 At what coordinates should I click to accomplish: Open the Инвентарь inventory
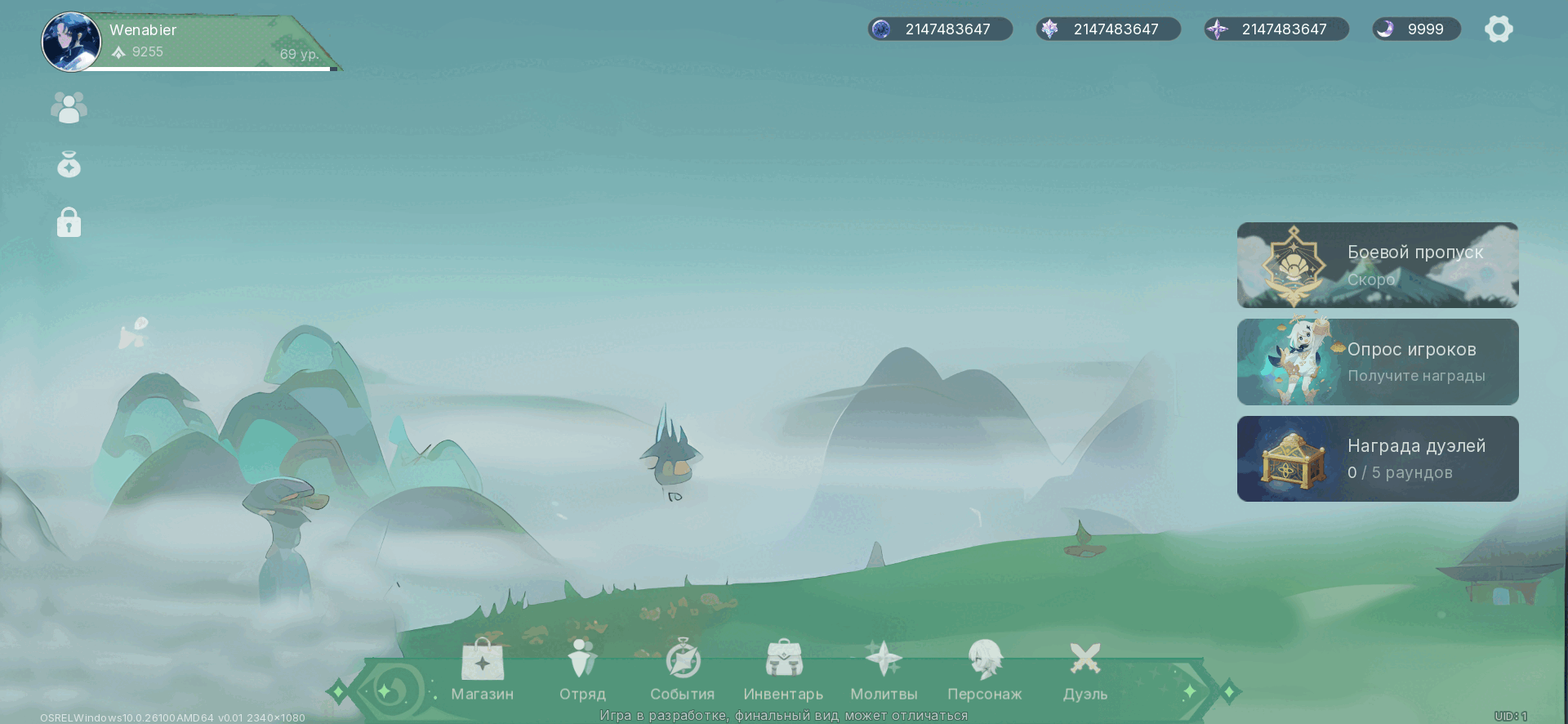[783, 670]
